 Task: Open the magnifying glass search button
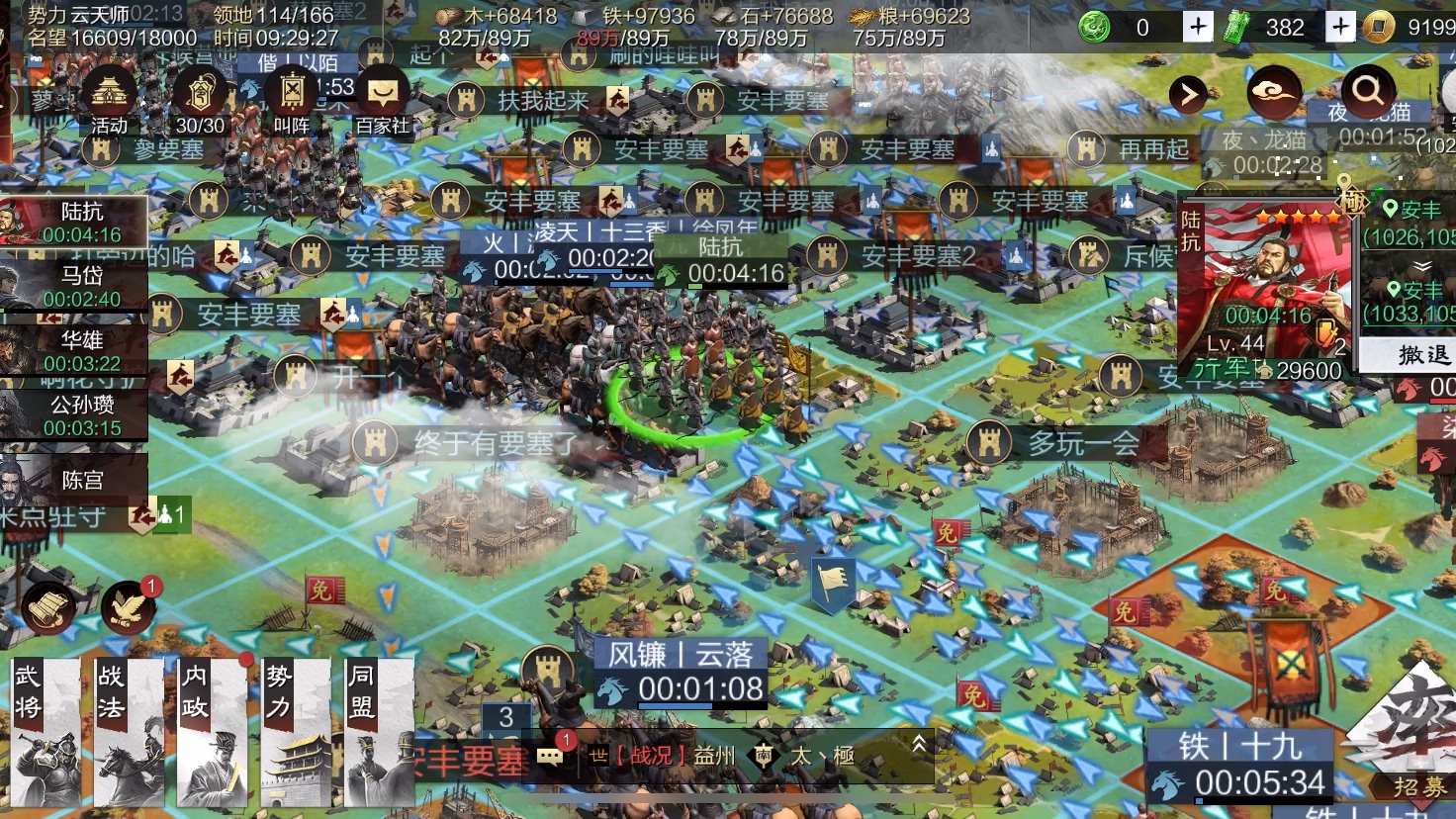(x=1368, y=92)
